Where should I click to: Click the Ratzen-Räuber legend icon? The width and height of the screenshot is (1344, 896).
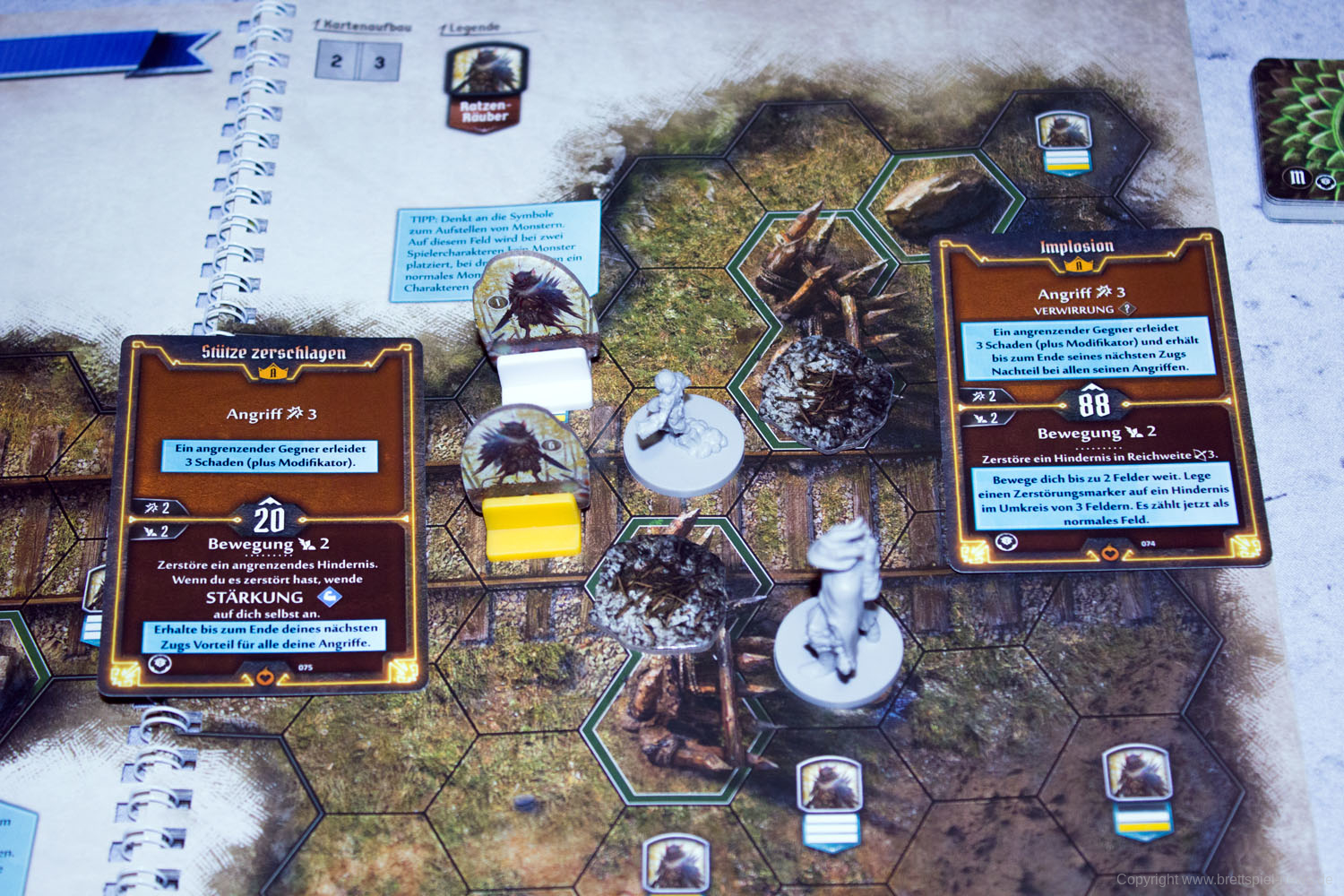coord(486,89)
